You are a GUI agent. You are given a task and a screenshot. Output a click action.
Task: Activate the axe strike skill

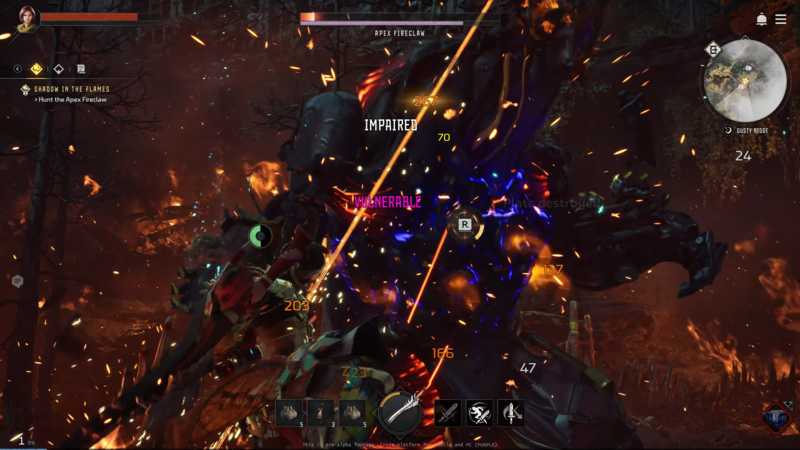510,412
